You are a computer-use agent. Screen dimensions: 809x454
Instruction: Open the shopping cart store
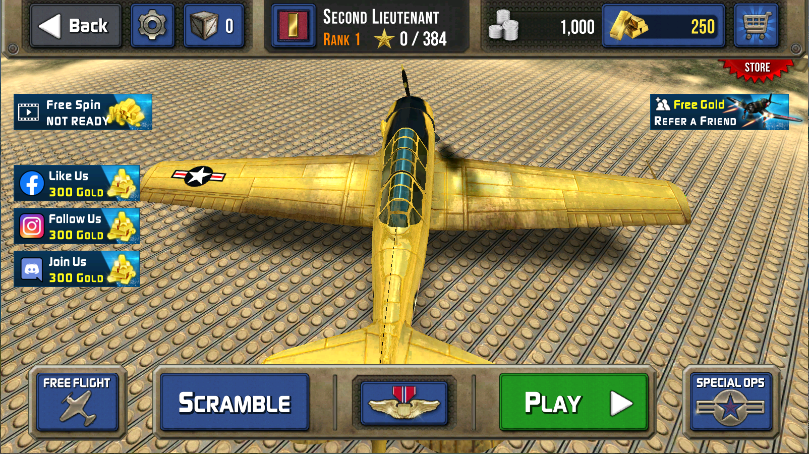point(756,27)
